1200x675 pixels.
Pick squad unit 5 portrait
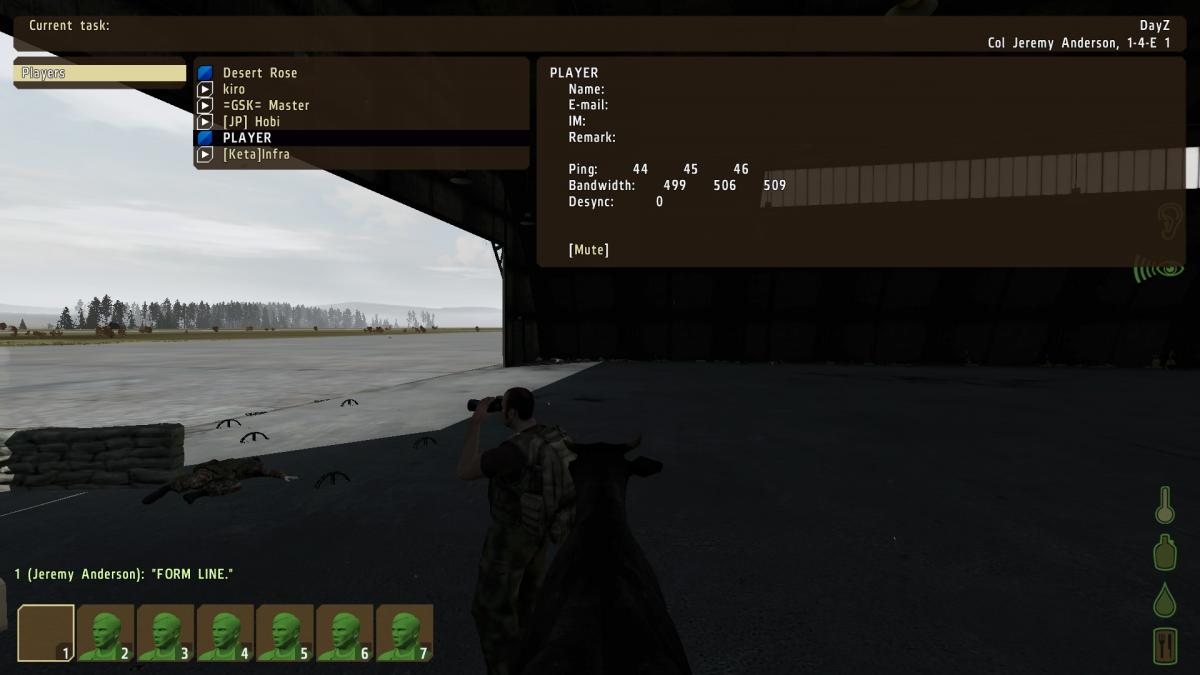[286, 633]
